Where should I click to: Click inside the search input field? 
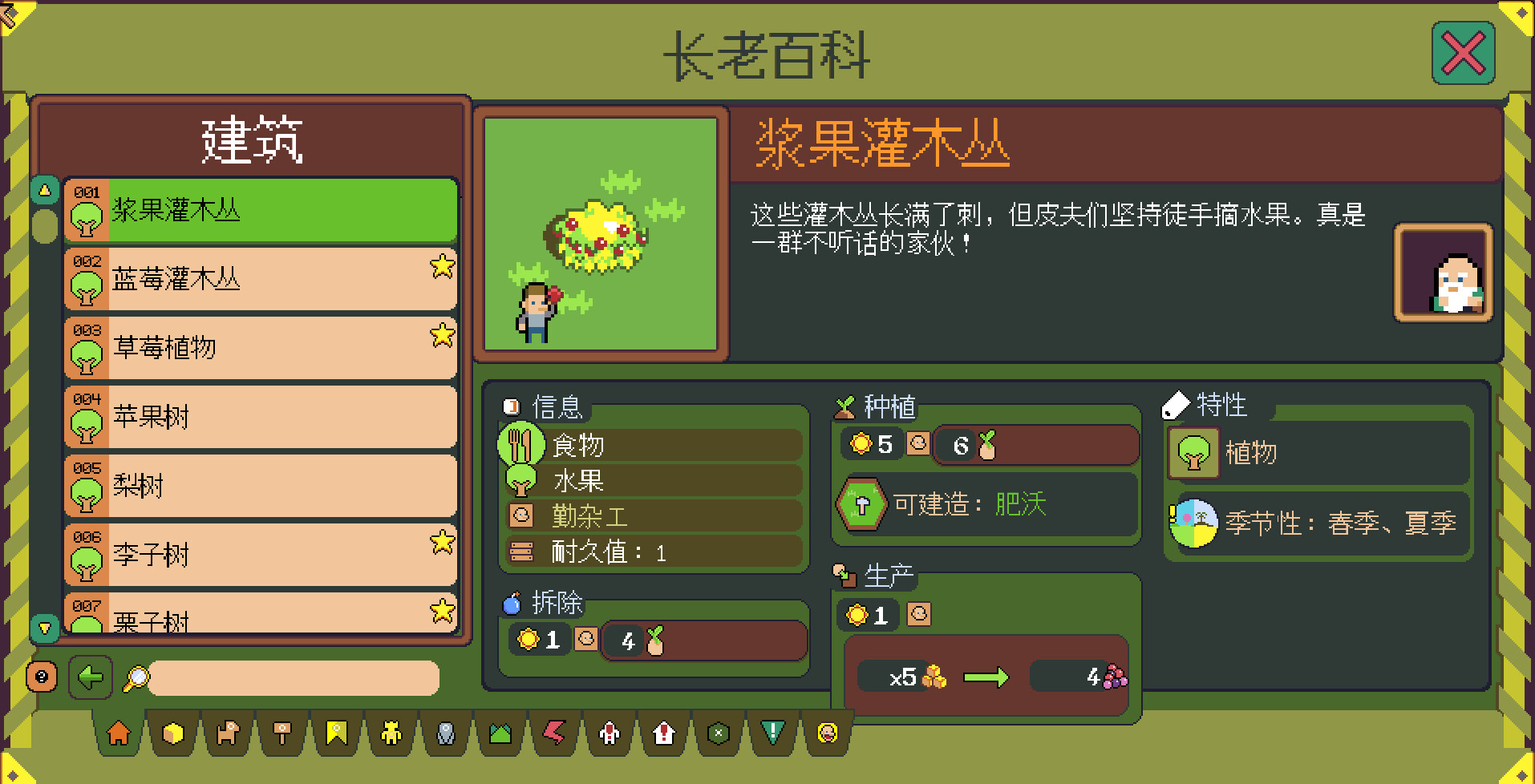click(293, 678)
